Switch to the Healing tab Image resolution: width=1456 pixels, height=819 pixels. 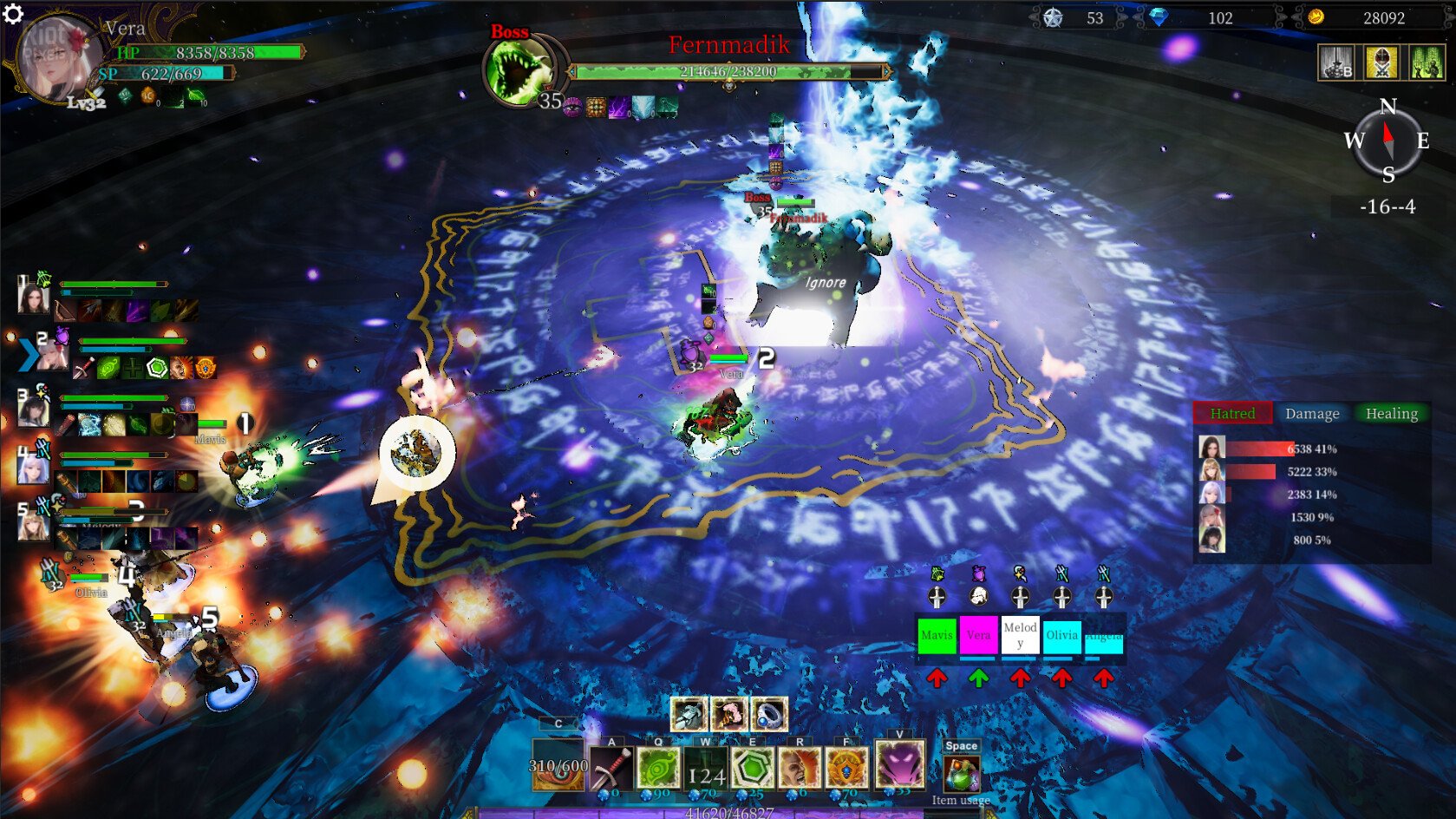[x=1391, y=414]
